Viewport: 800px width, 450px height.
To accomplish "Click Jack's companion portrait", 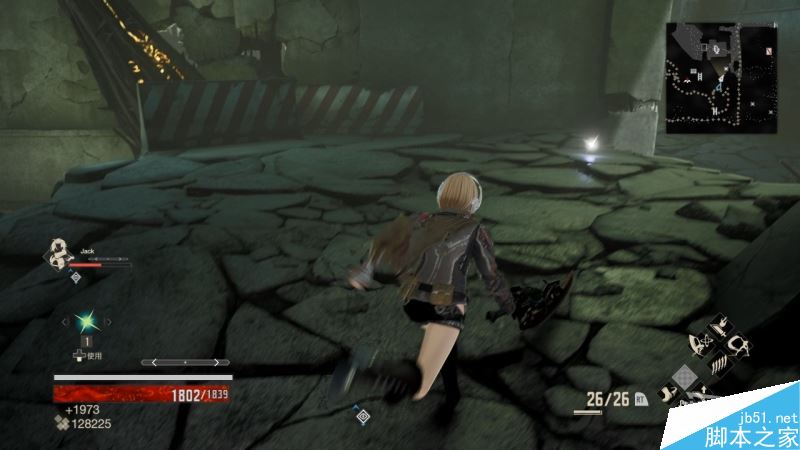I will (x=63, y=254).
